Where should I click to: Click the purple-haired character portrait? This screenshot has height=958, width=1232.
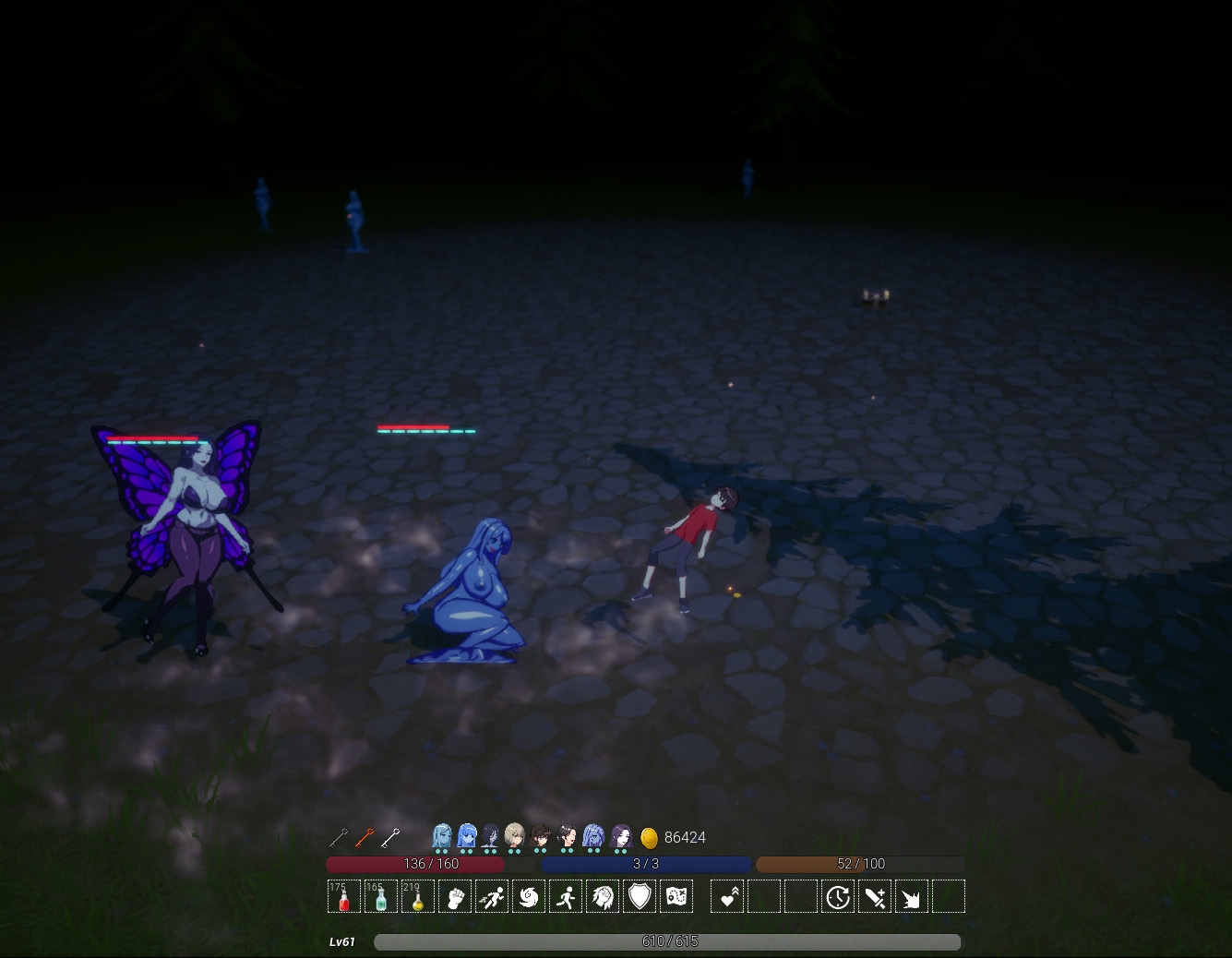click(621, 836)
